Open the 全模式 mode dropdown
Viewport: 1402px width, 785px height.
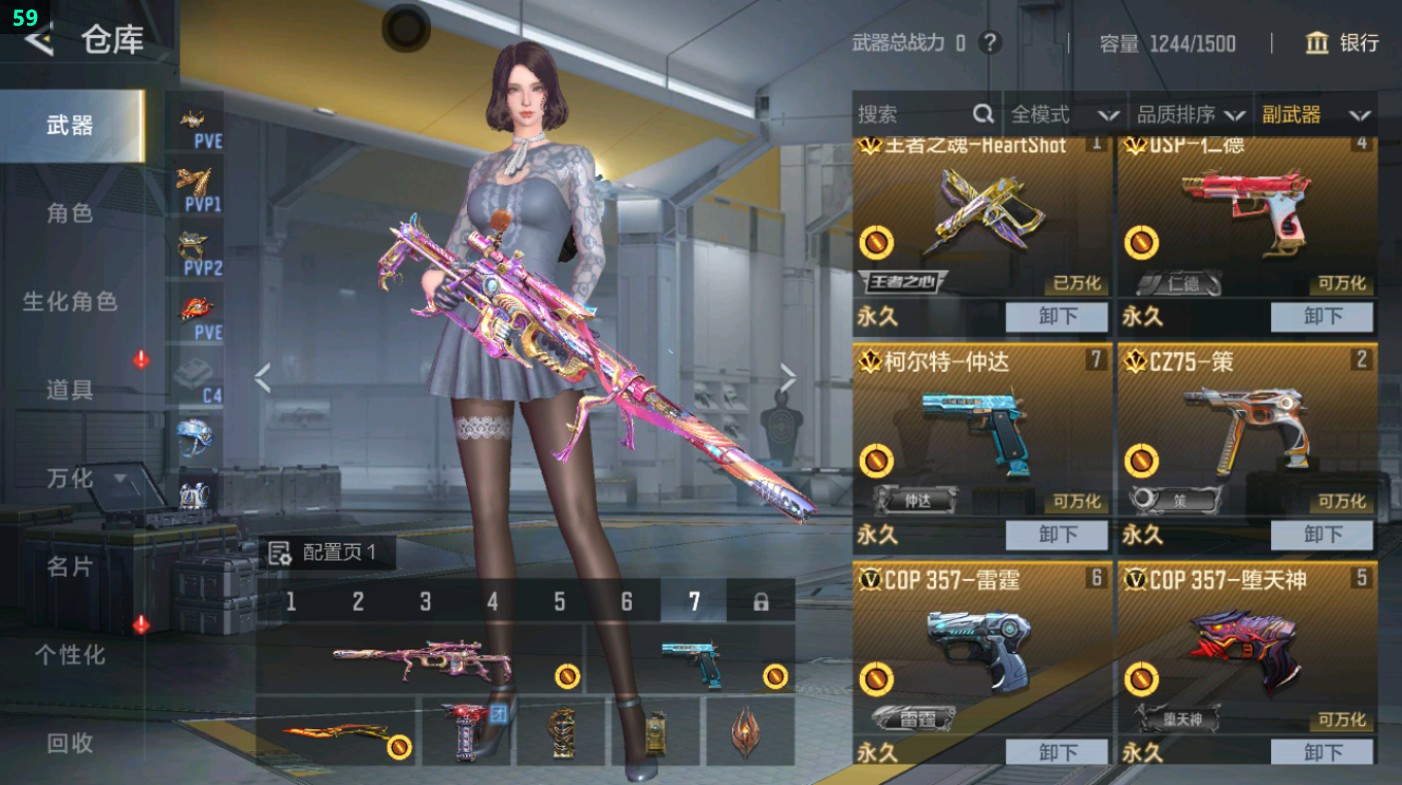[x=1063, y=115]
